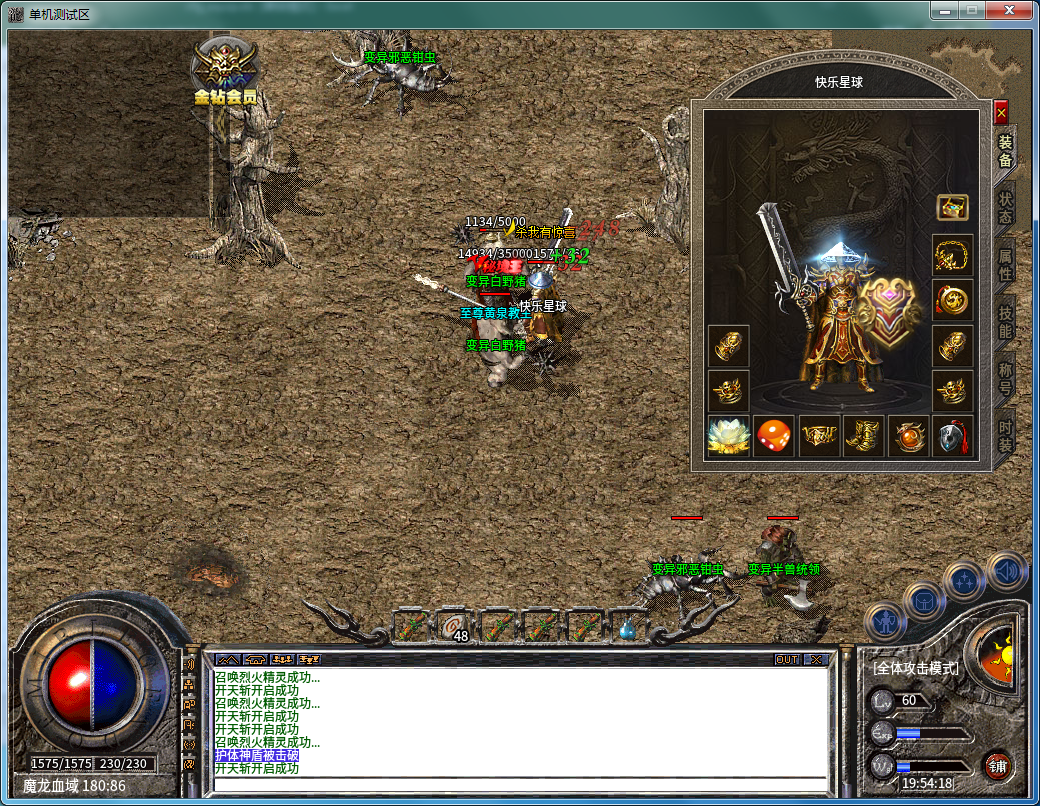Open the 属性 attributes tab

point(1005,260)
